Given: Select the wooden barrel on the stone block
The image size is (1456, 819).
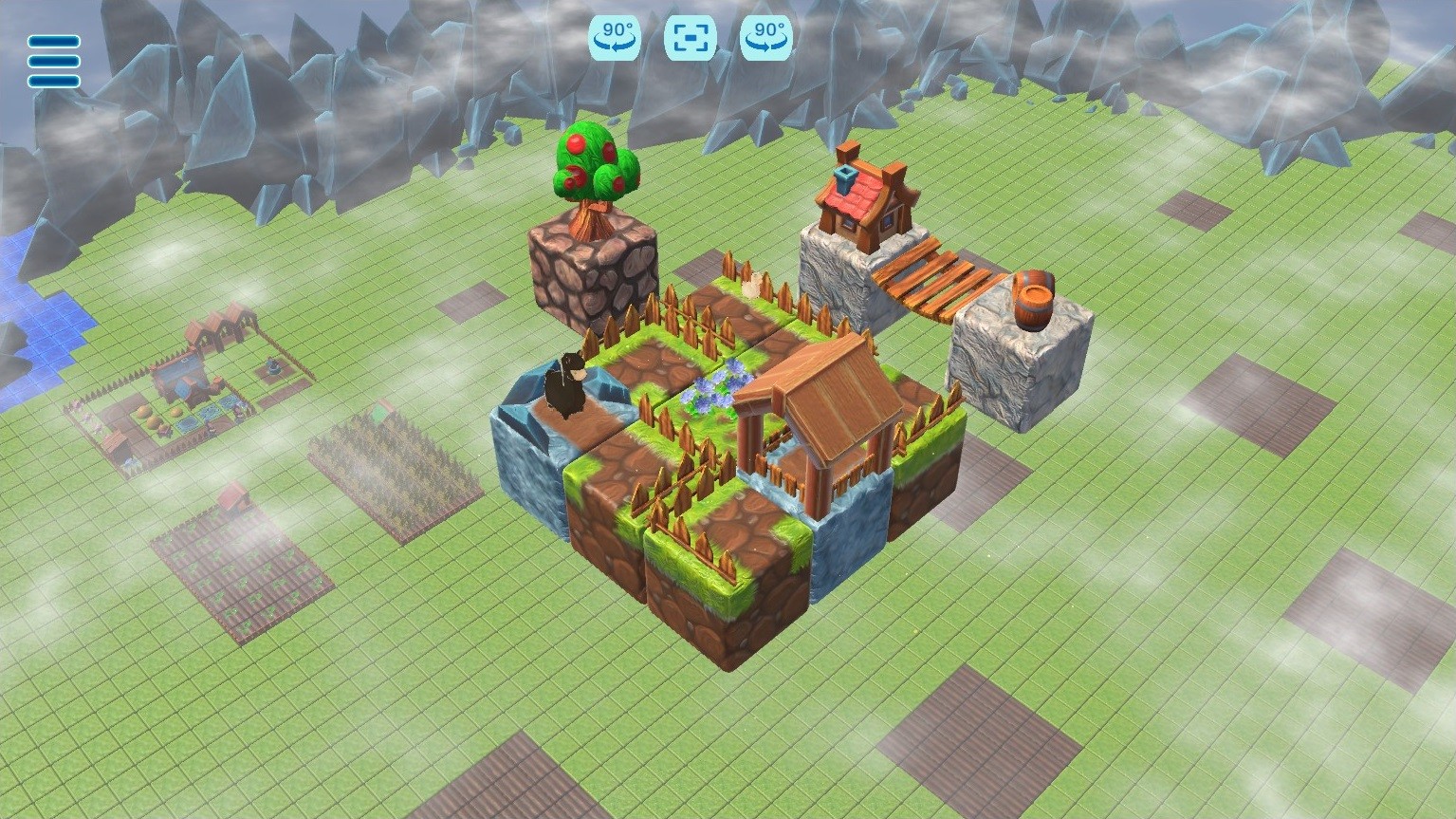Looking at the screenshot, I should pos(1034,299).
